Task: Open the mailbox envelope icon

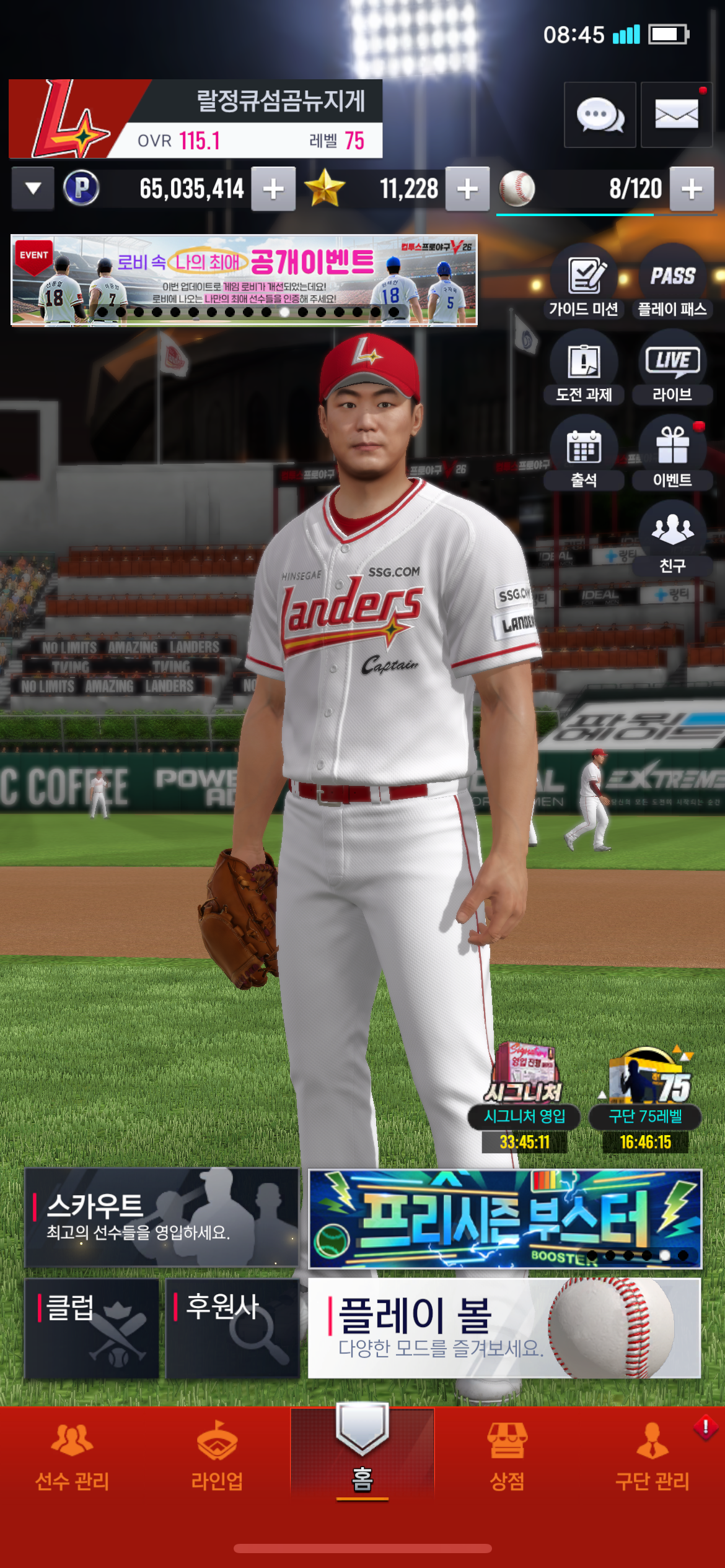Action: pyautogui.click(x=676, y=115)
